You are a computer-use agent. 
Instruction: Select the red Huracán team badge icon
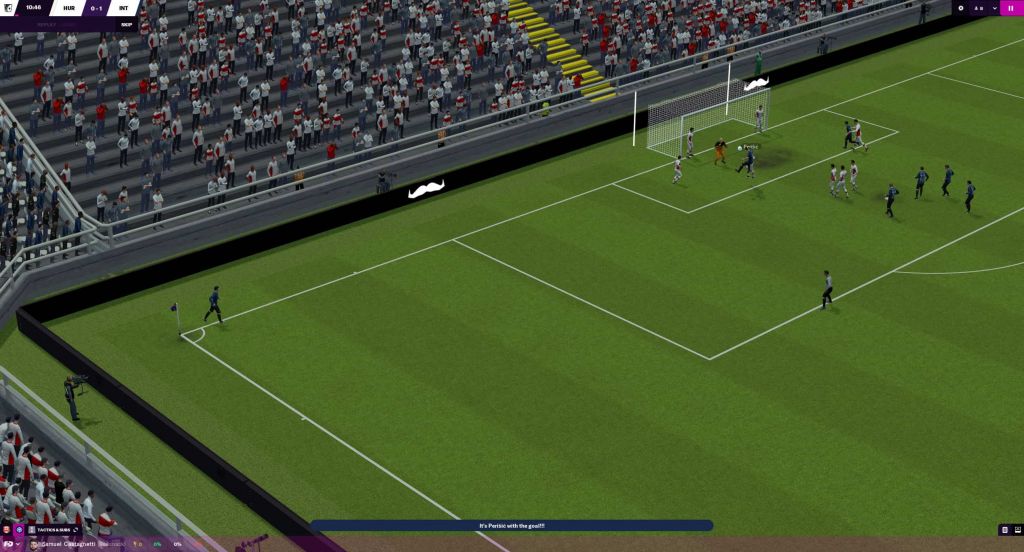click(7, 530)
